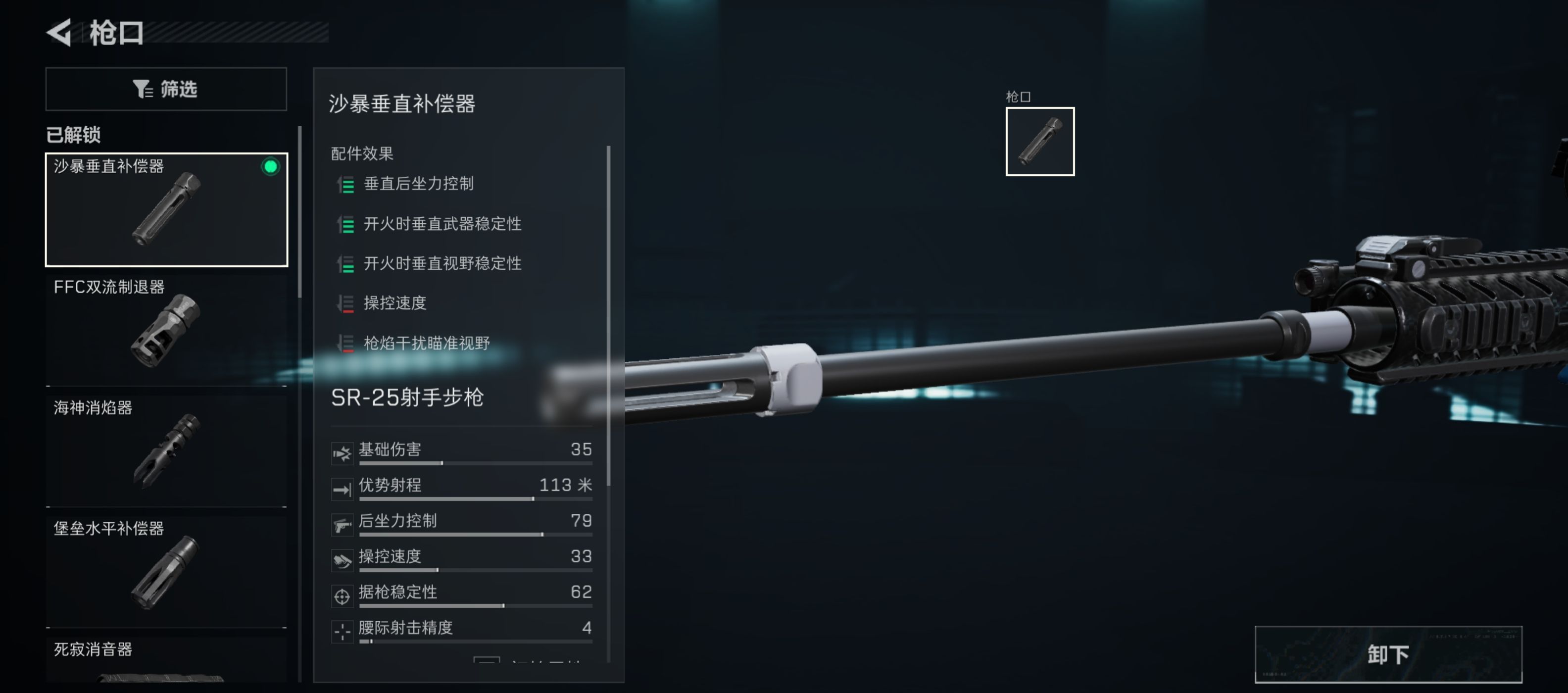Viewport: 1568px width, 693px height.
Task: Click the back chevron next to the 枪口 title
Action: coord(60,34)
